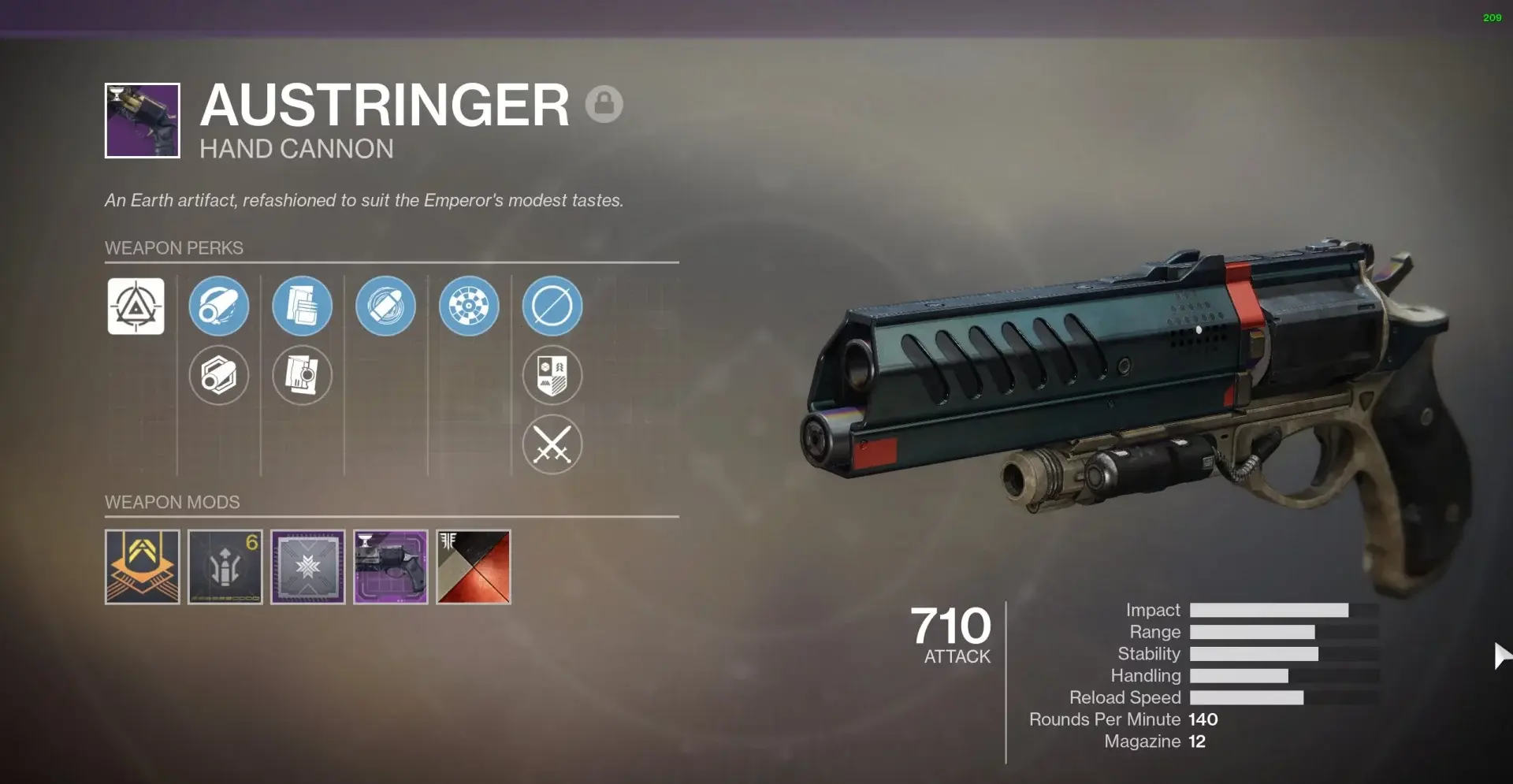Image resolution: width=1513 pixels, height=784 pixels.
Task: Switch to the Vanguard kill tracker perk
Action: [x=552, y=376]
